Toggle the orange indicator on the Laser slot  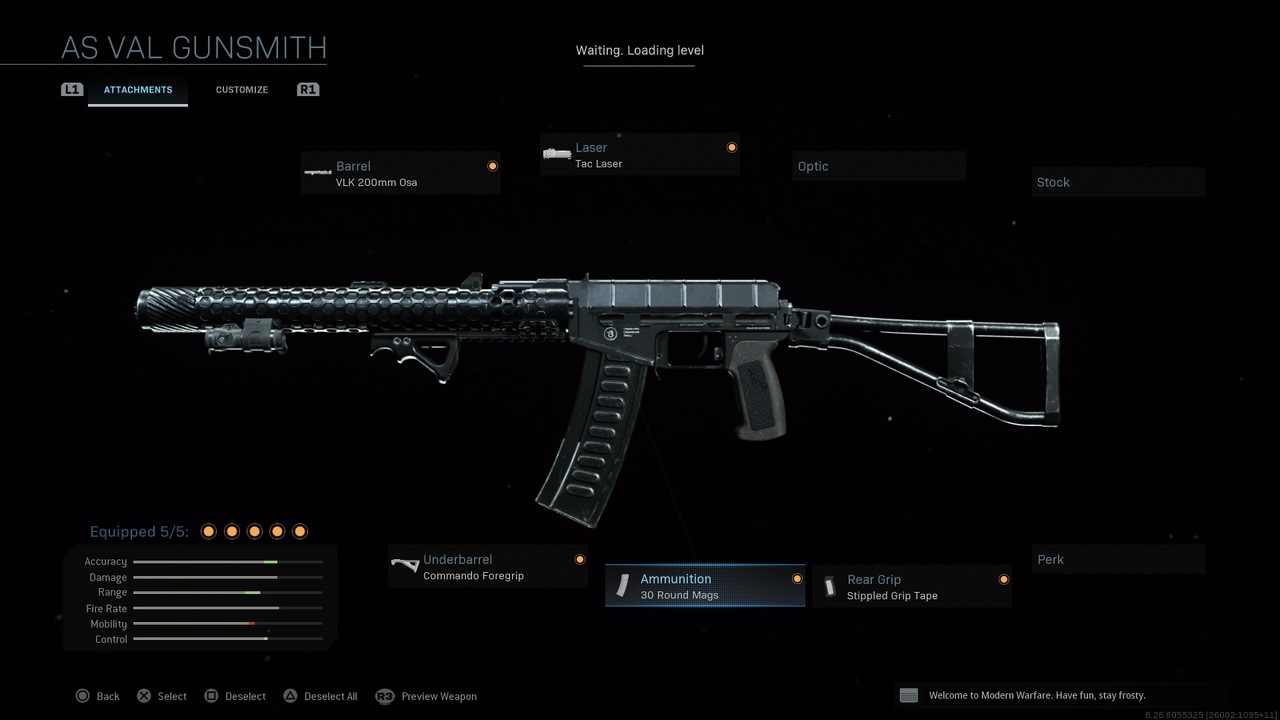pos(732,147)
